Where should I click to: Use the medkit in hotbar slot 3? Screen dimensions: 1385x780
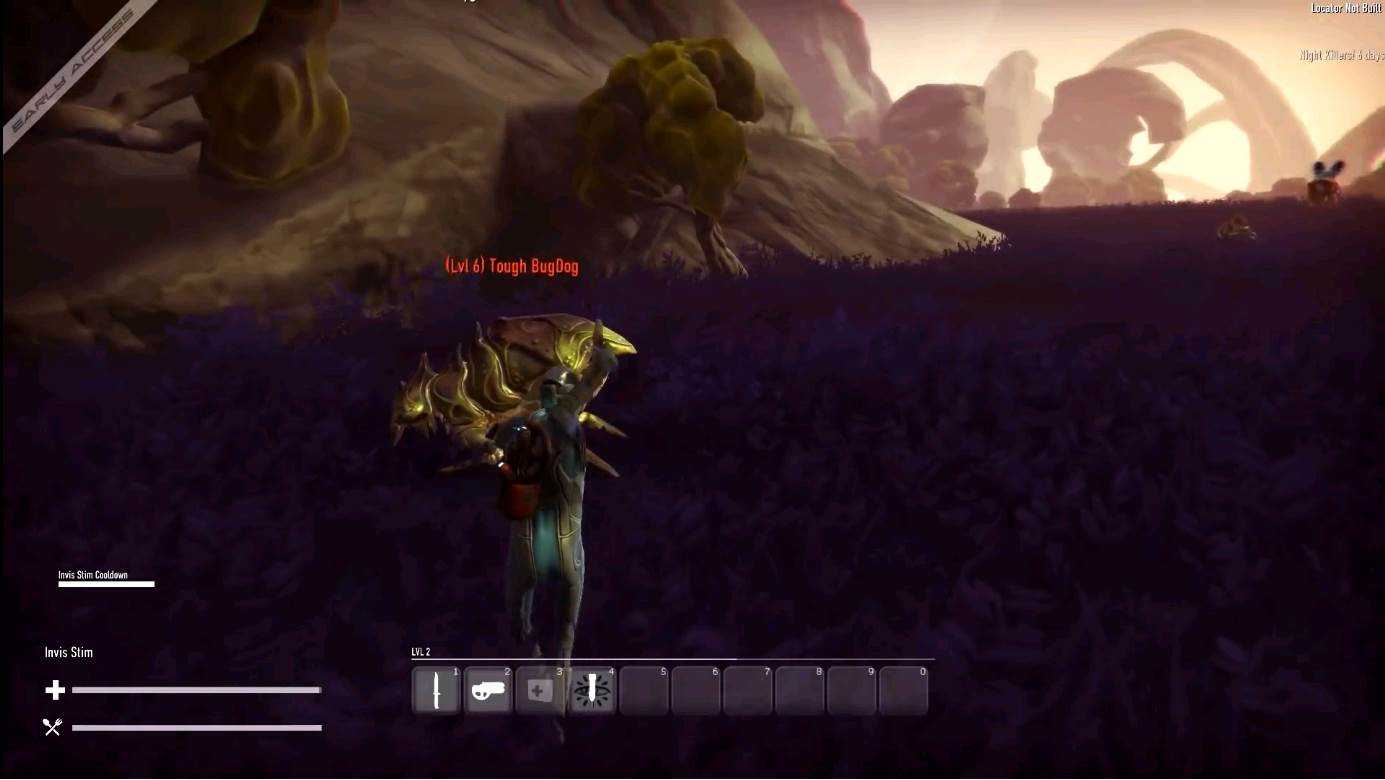tap(541, 691)
